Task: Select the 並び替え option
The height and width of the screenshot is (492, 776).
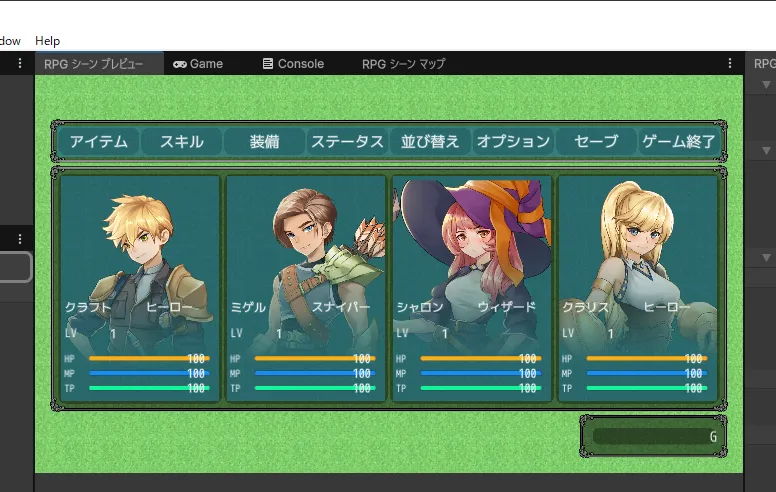Action: click(x=430, y=141)
